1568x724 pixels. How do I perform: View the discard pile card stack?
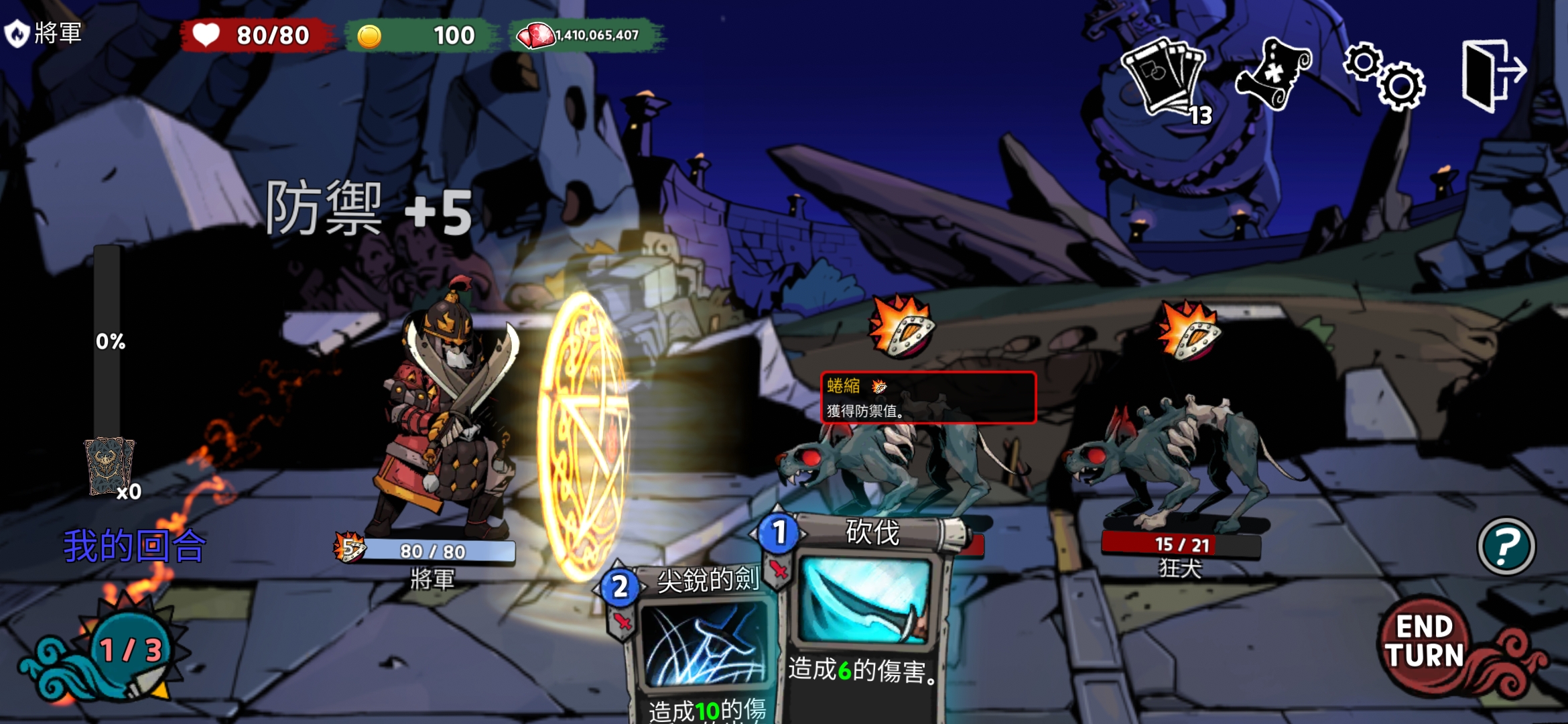pyautogui.click(x=109, y=466)
